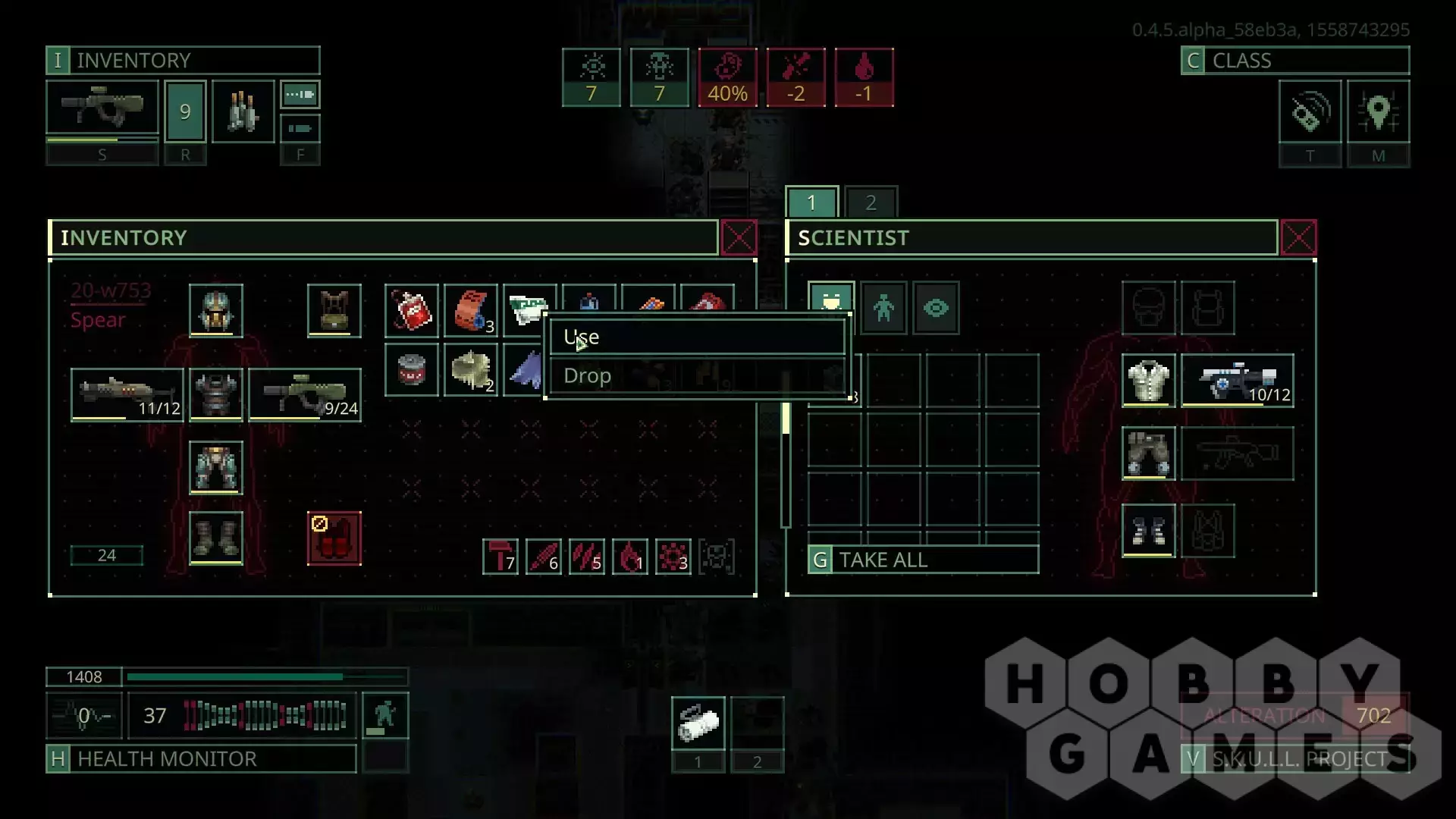Switch to loot tab 1
The image size is (1456, 819).
(811, 202)
